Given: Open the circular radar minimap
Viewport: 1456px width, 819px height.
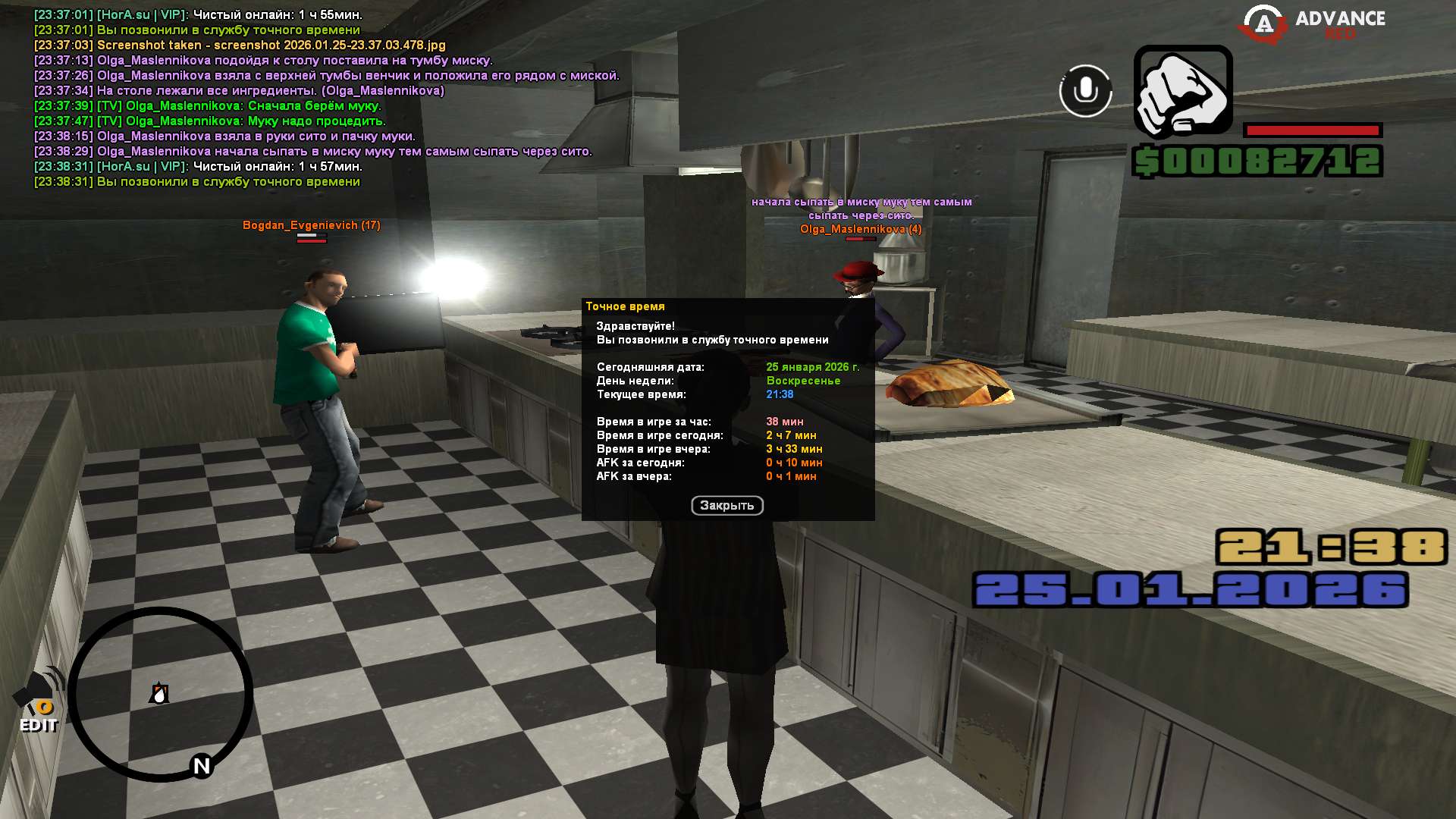Looking at the screenshot, I should click(x=161, y=694).
